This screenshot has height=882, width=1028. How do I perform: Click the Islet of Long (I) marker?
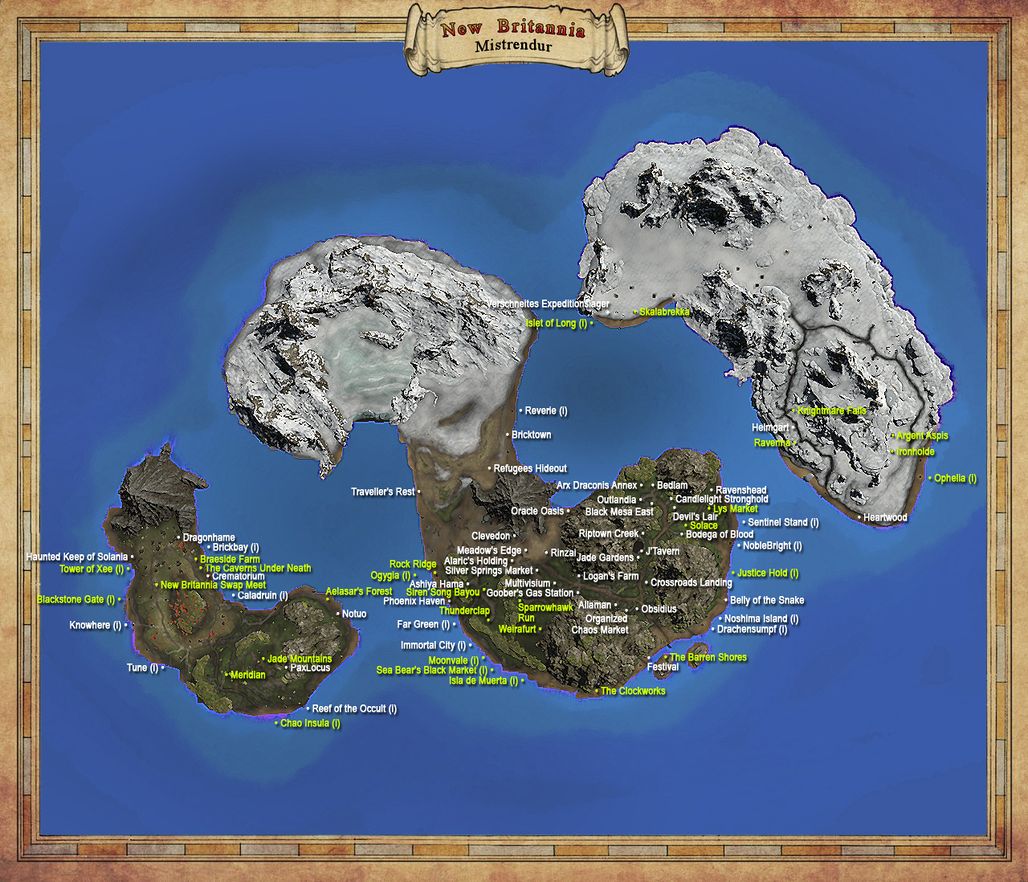pos(556,323)
